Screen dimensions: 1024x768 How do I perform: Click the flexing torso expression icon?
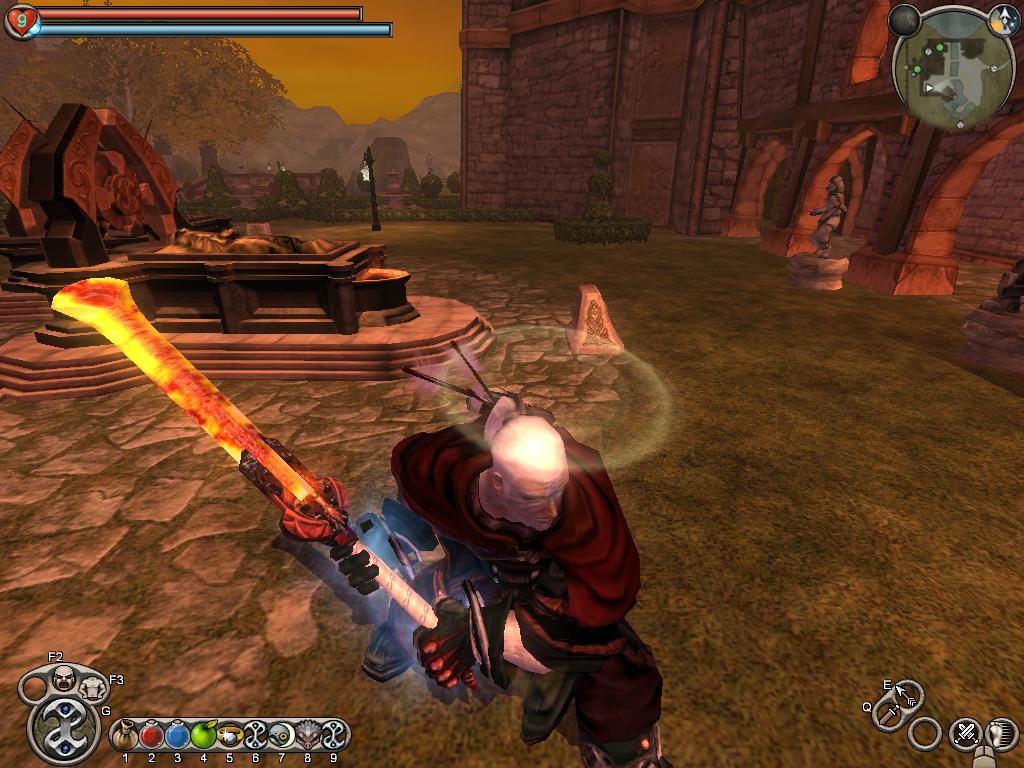(x=93, y=688)
